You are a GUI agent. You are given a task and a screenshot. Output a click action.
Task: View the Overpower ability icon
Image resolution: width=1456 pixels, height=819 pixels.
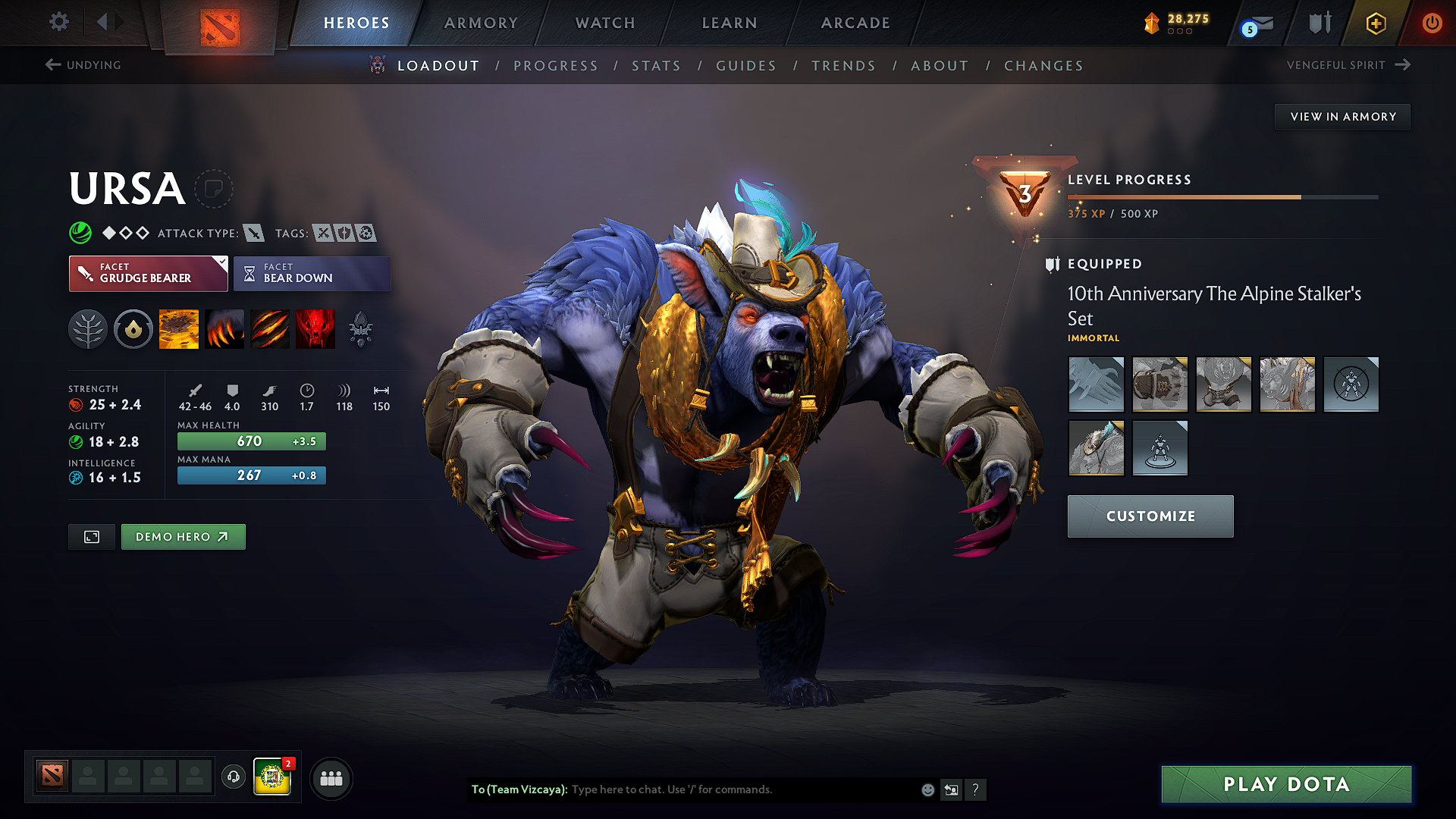224,328
